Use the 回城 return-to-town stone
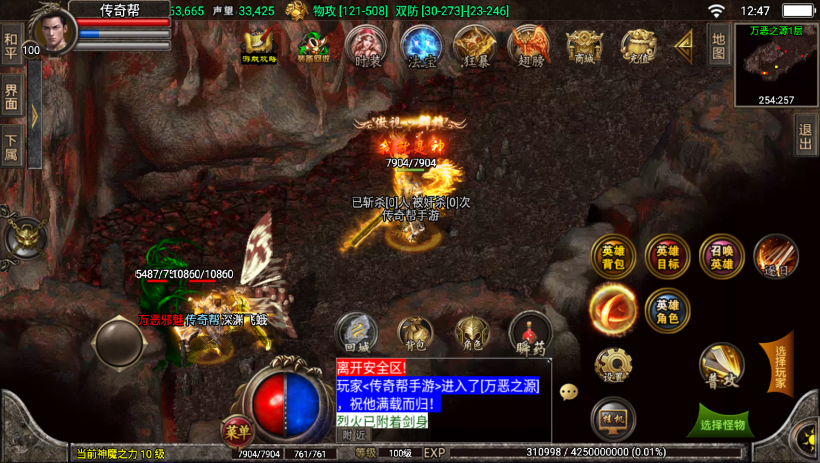This screenshot has height=463, width=820. tap(356, 332)
